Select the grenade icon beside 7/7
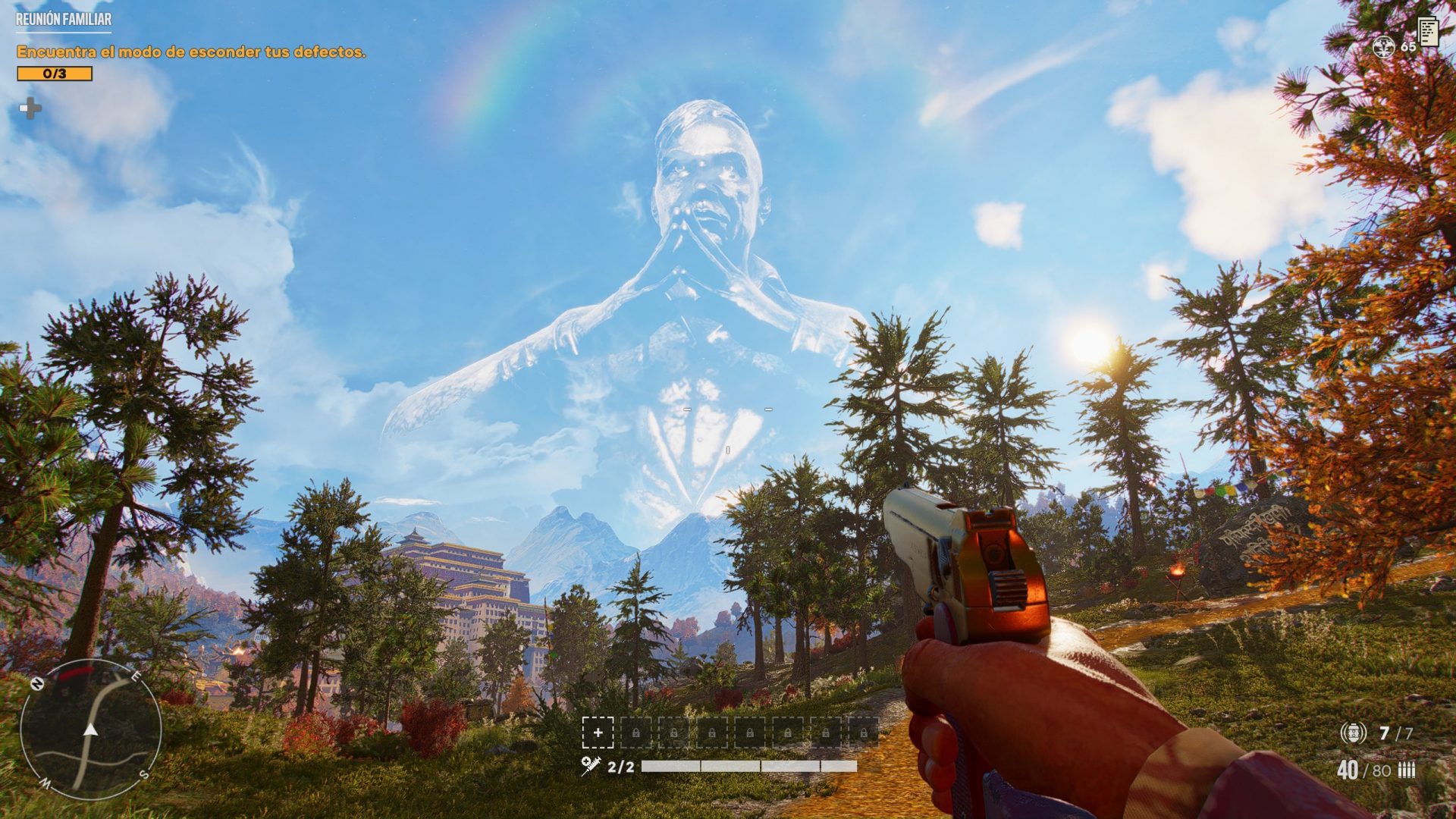 click(x=1353, y=733)
